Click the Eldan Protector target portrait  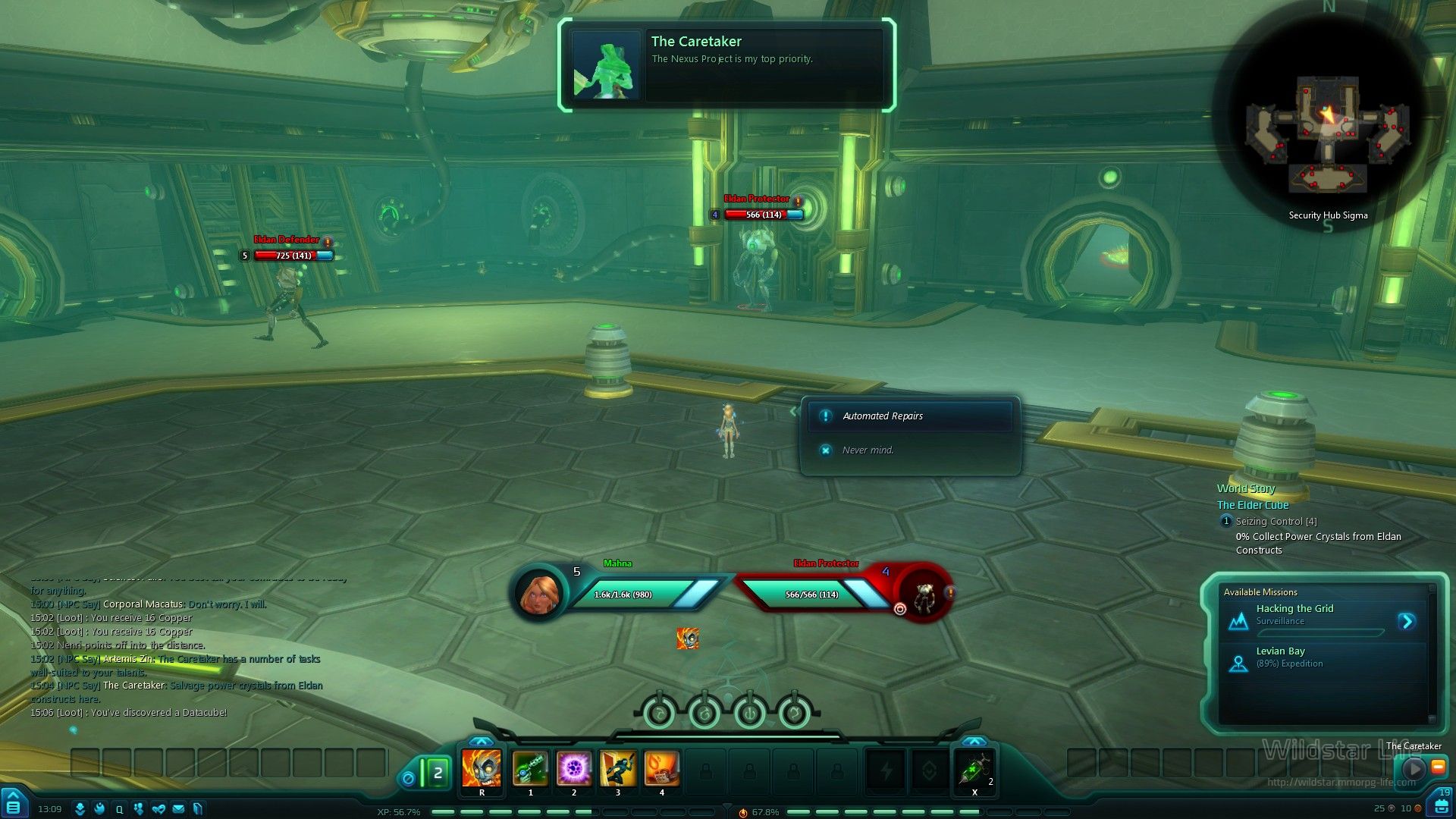pyautogui.click(x=923, y=595)
